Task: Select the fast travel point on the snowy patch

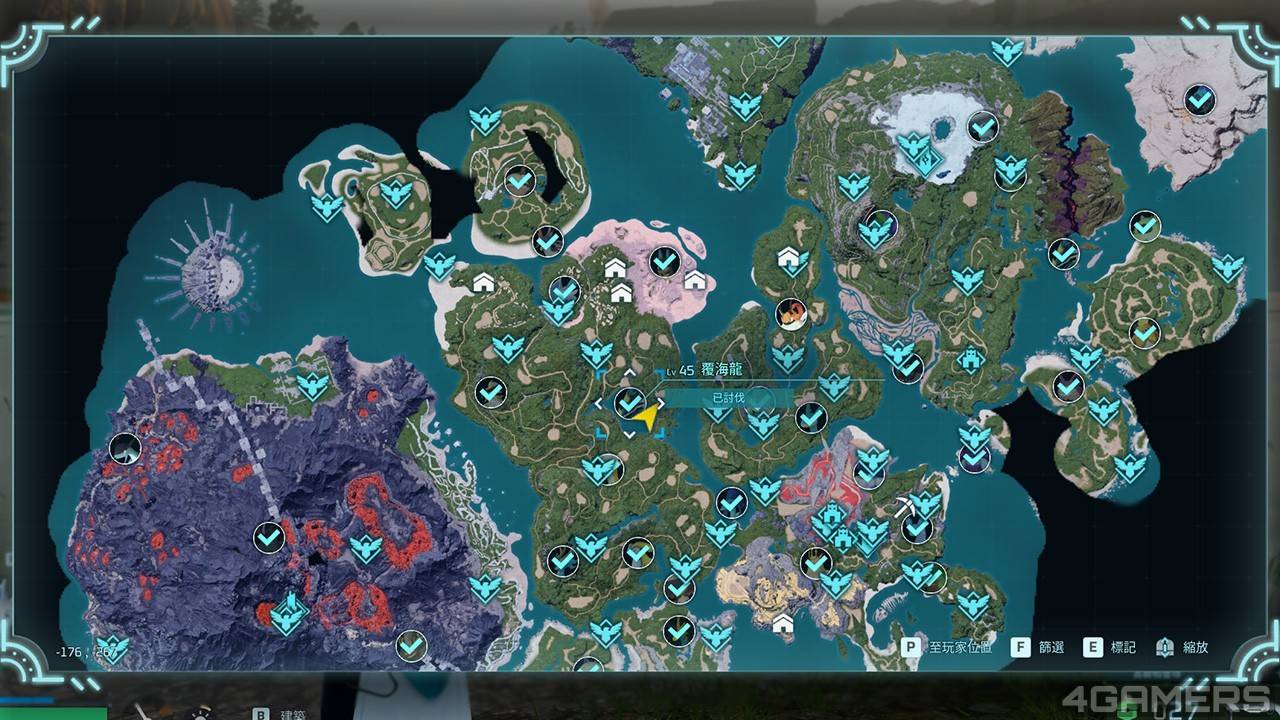Action: click(x=915, y=150)
